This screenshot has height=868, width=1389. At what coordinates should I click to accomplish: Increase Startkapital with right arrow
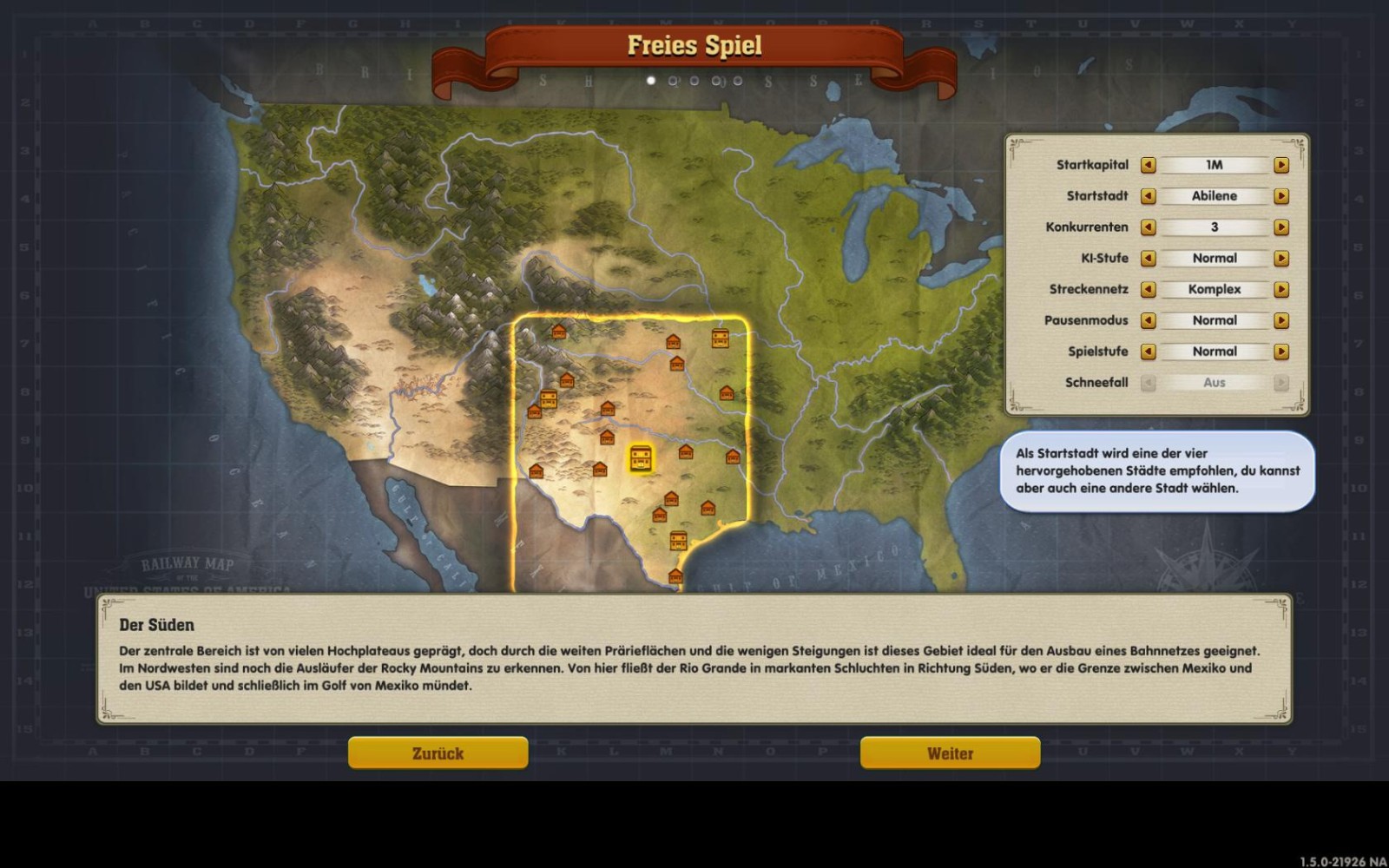click(1281, 165)
